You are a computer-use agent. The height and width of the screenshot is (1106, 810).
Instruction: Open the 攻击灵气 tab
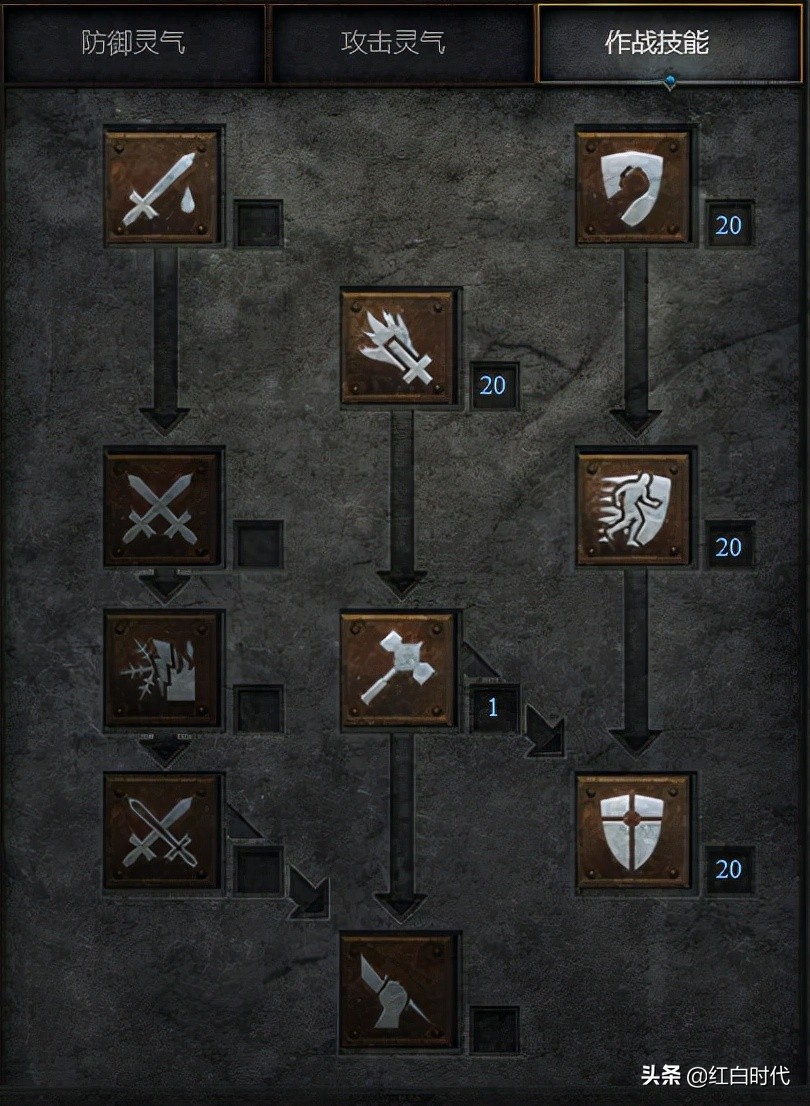(x=400, y=43)
